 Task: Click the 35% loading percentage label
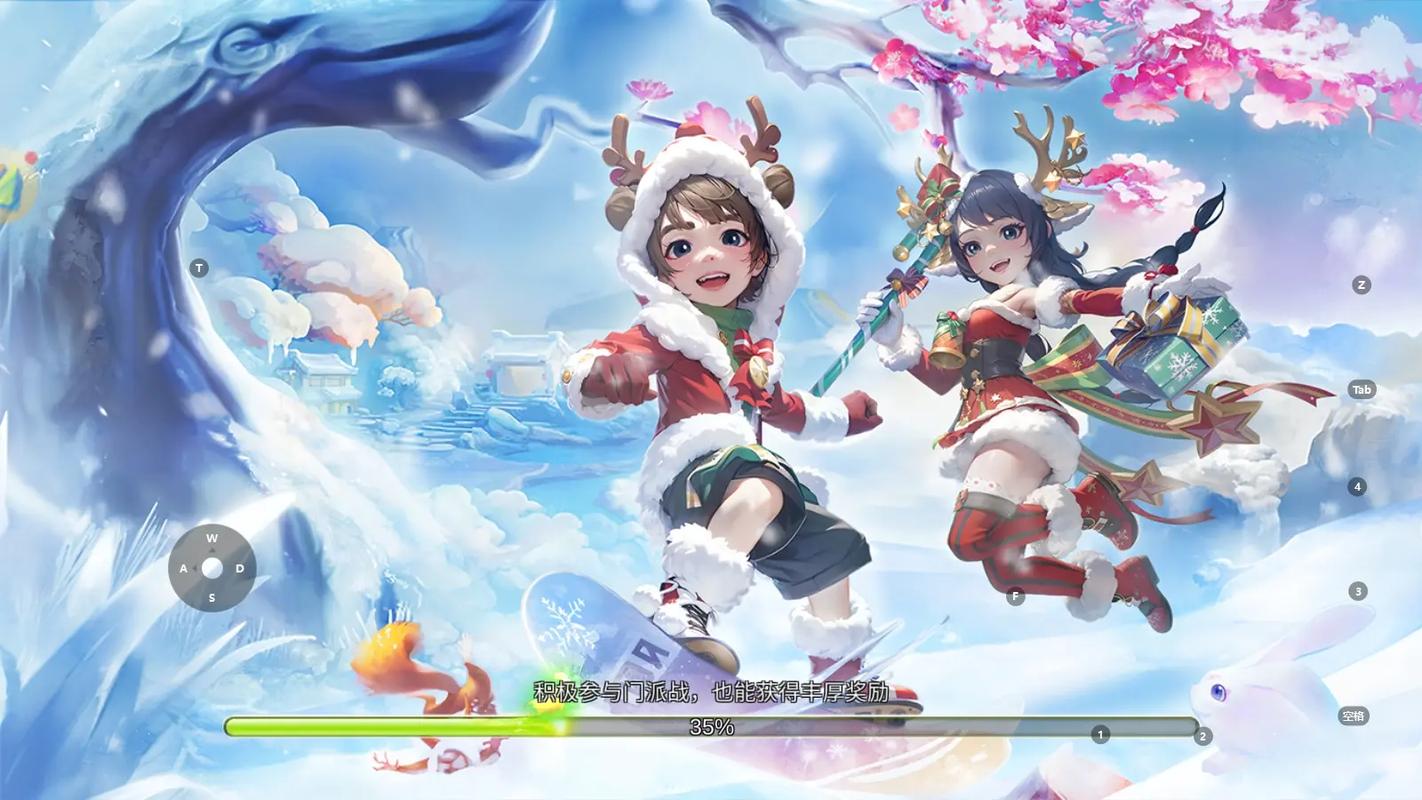coord(710,727)
